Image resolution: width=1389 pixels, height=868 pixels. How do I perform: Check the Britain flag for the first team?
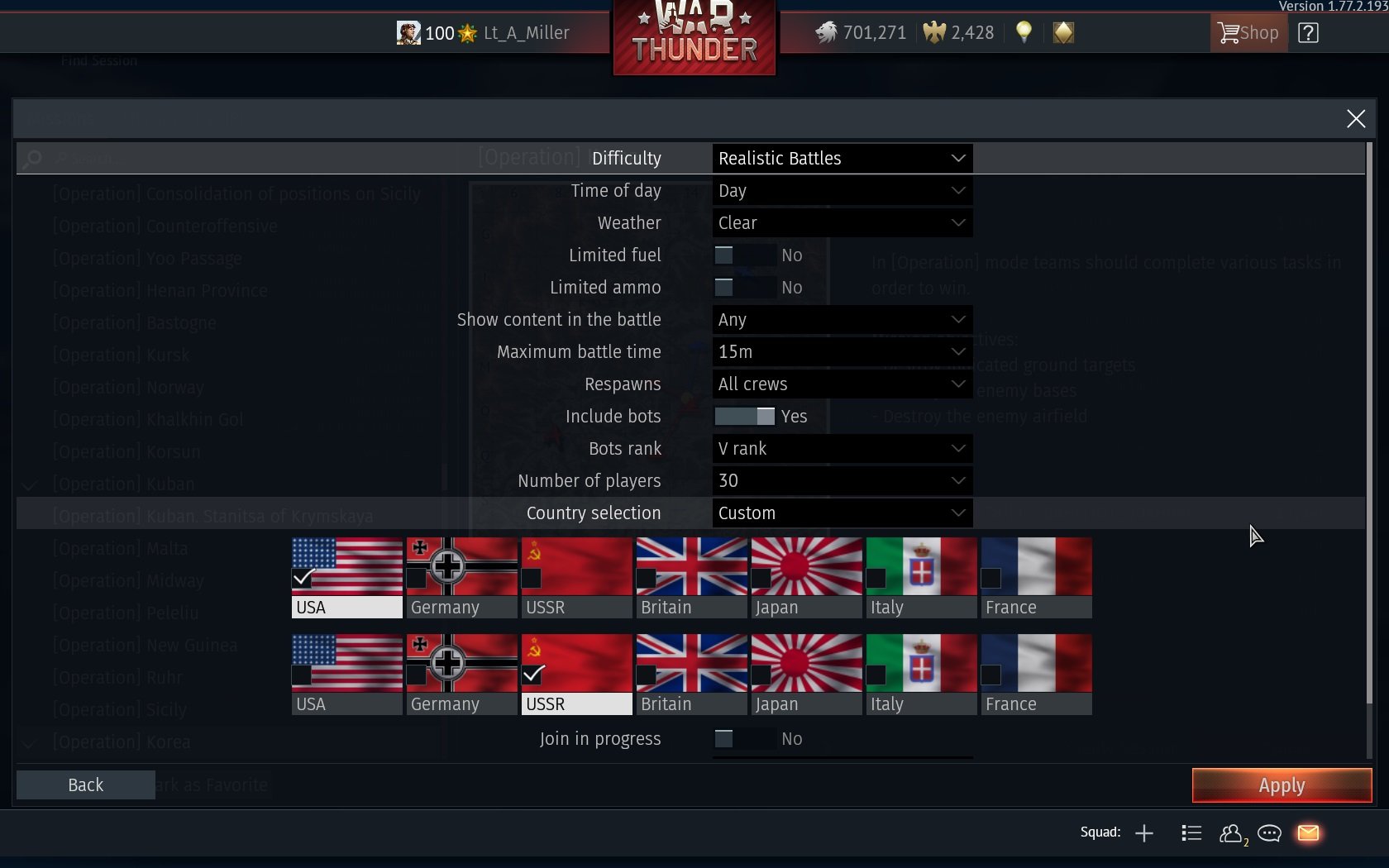[x=646, y=579]
